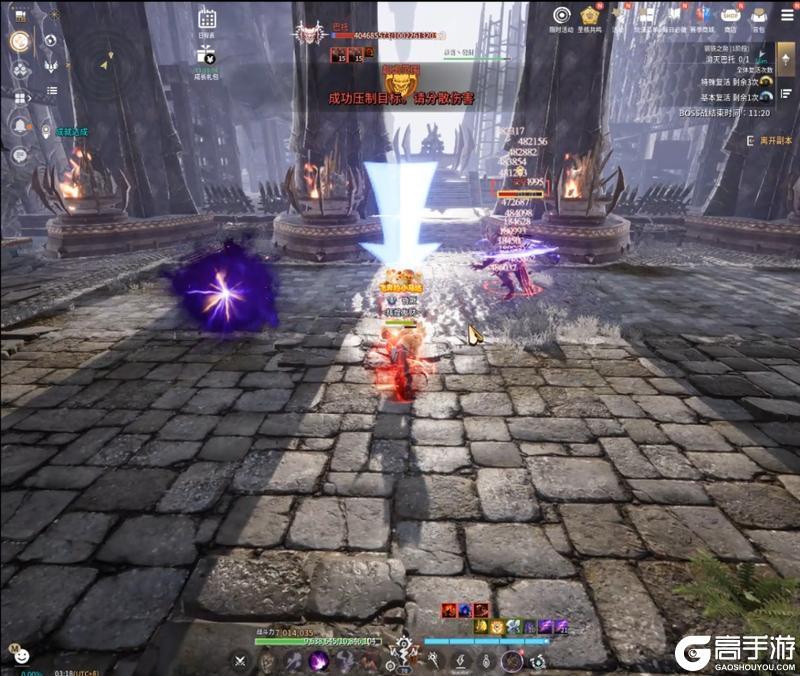Open the 背包 bag inventory

tap(759, 15)
